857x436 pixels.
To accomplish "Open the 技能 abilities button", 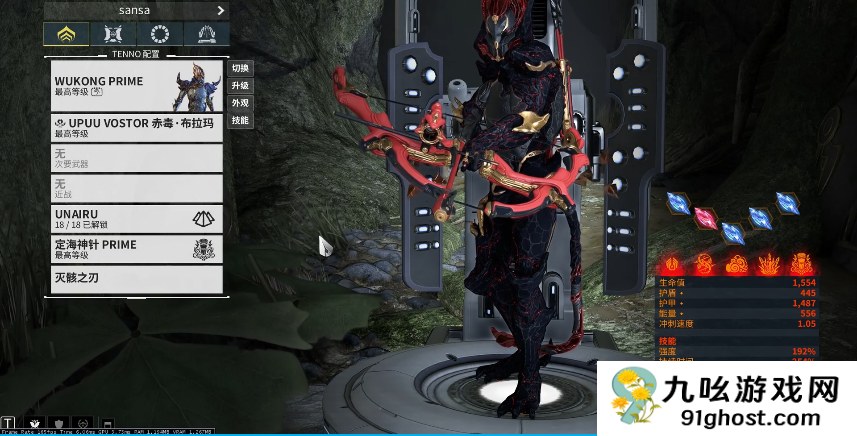I will [240, 120].
